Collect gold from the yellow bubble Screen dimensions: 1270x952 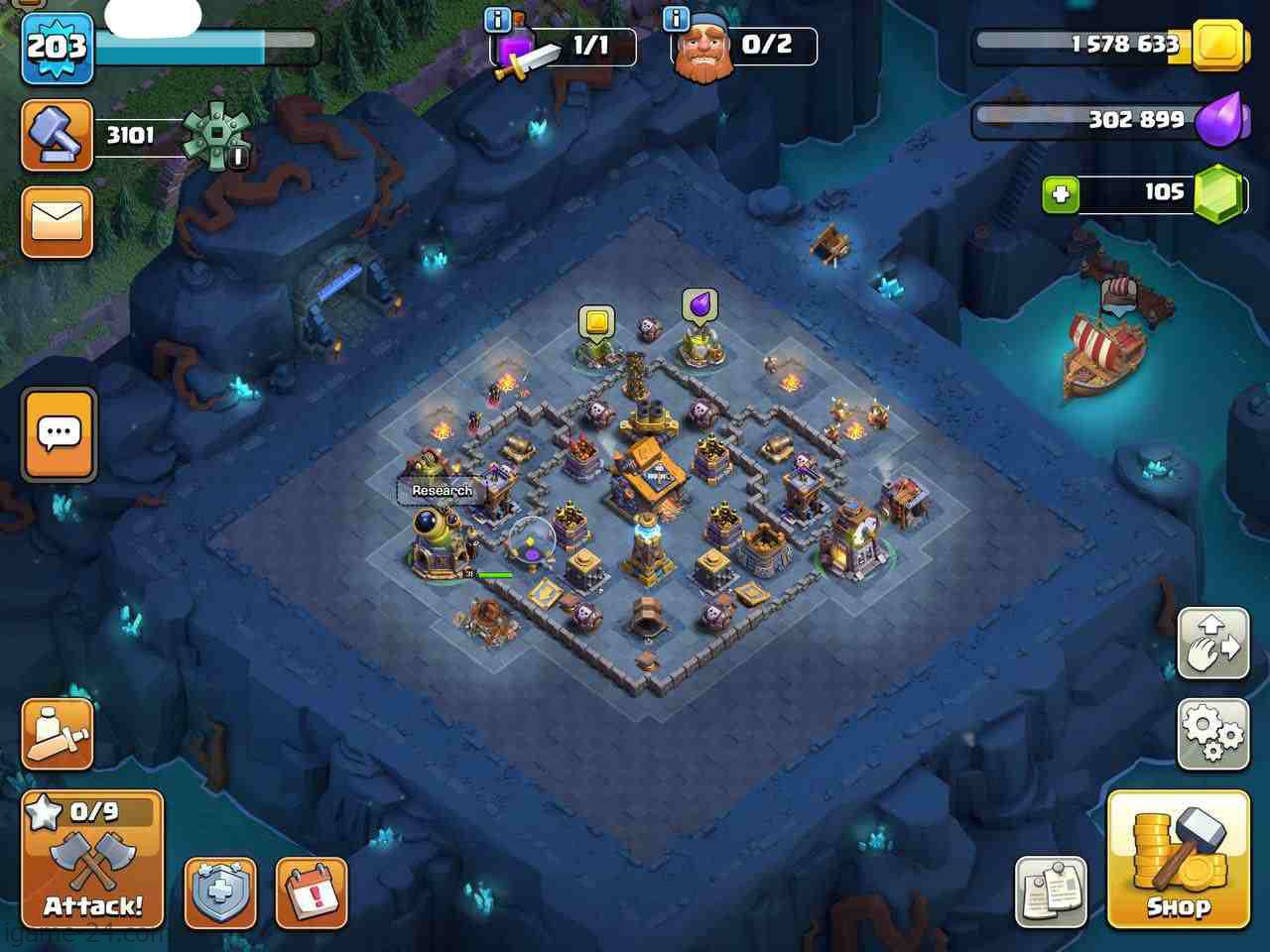[x=596, y=323]
